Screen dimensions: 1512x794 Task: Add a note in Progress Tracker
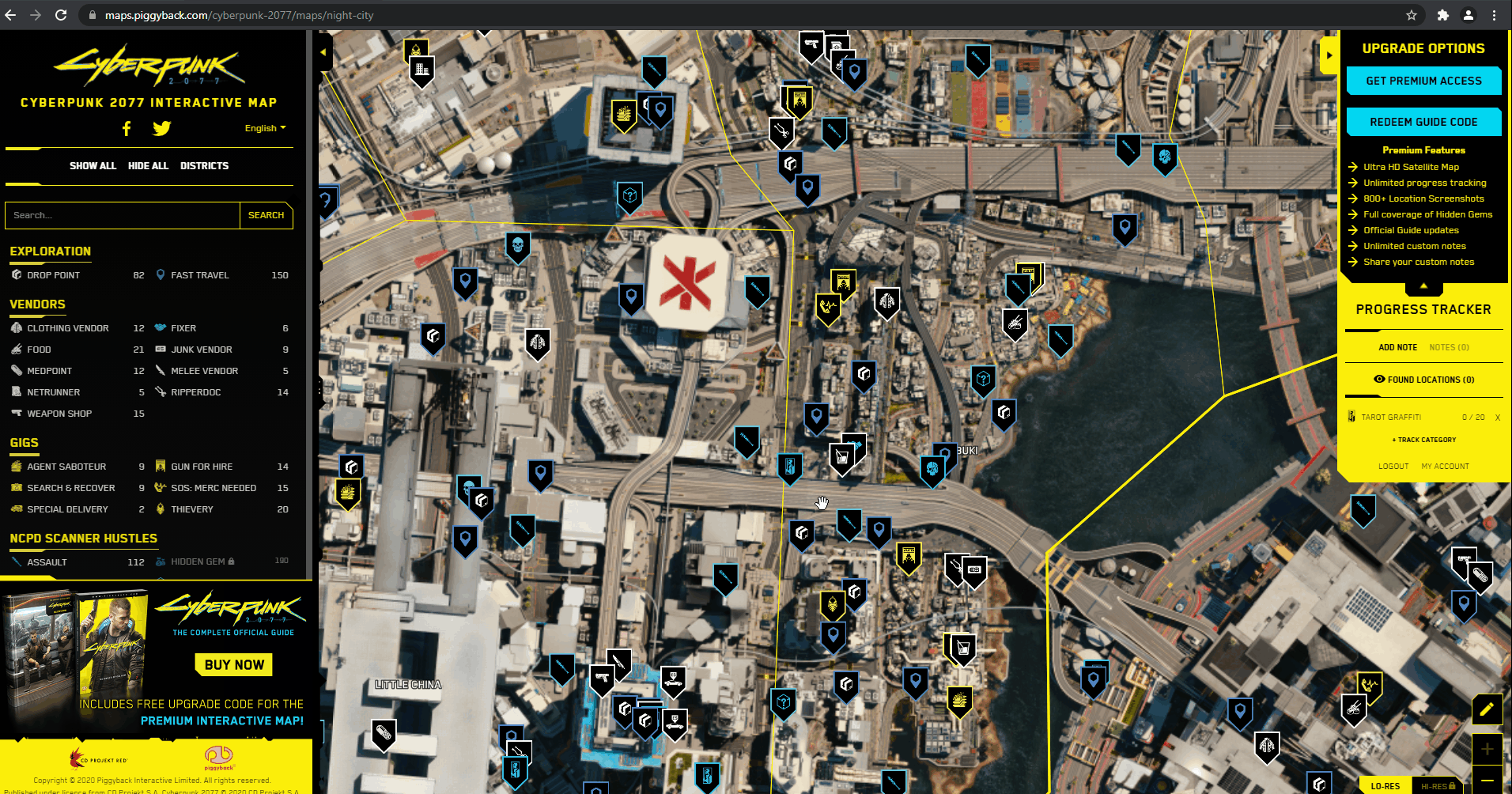tap(1397, 347)
